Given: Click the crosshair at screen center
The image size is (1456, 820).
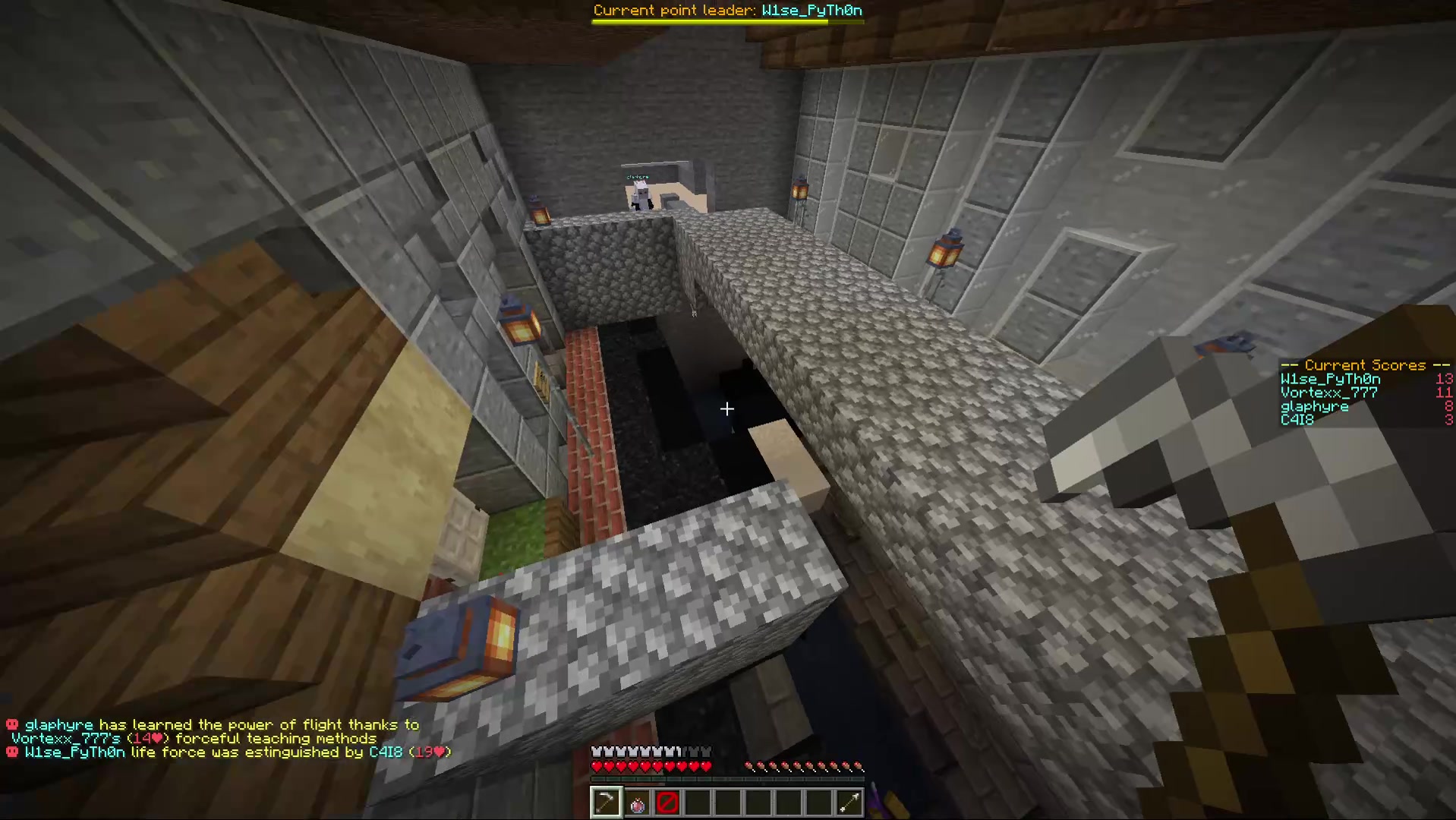Looking at the screenshot, I should tap(726, 409).
